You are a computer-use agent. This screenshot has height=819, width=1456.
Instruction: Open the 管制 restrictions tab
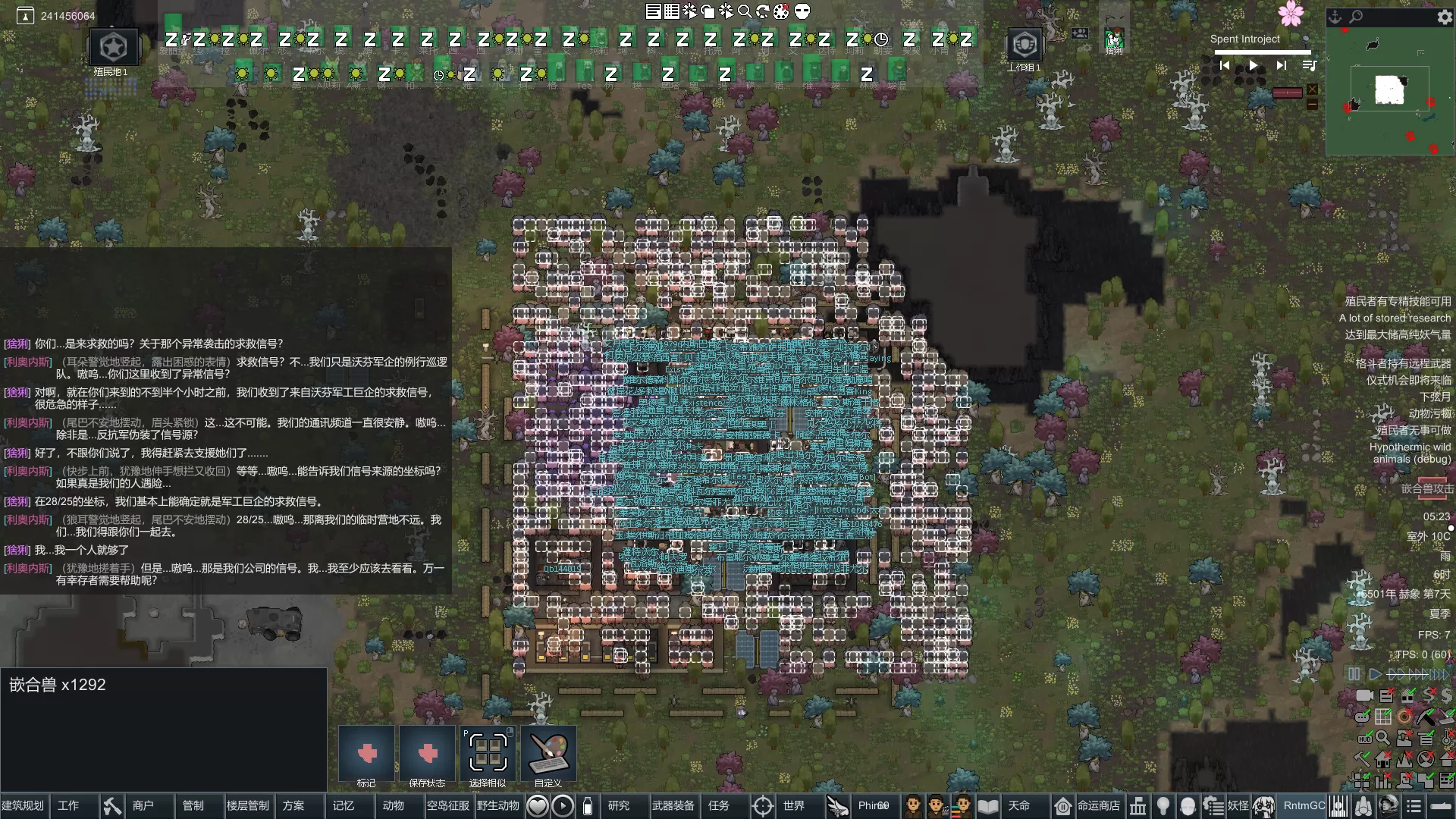pos(193,805)
